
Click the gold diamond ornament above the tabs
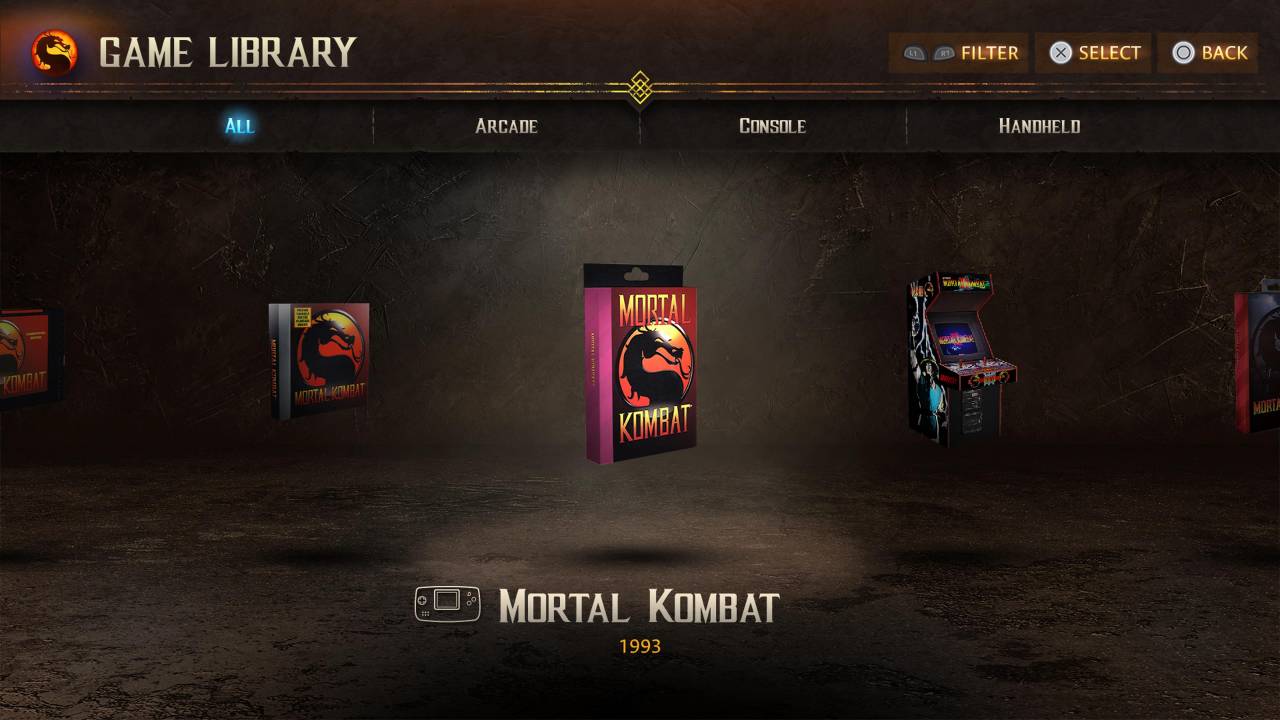[x=639, y=88]
